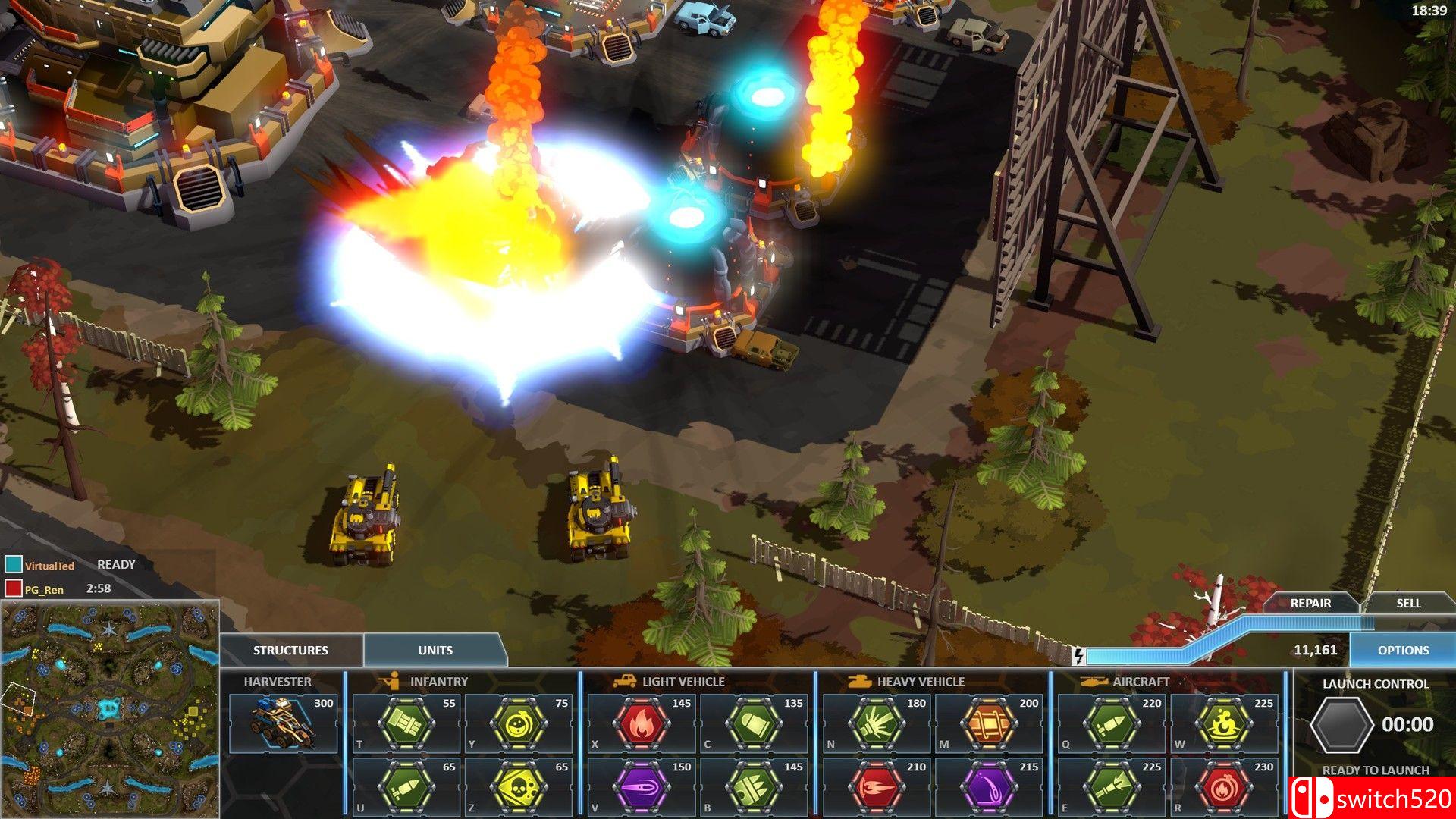The height and width of the screenshot is (819, 1456).
Task: Build the red flame light vehicle
Action: (x=642, y=723)
